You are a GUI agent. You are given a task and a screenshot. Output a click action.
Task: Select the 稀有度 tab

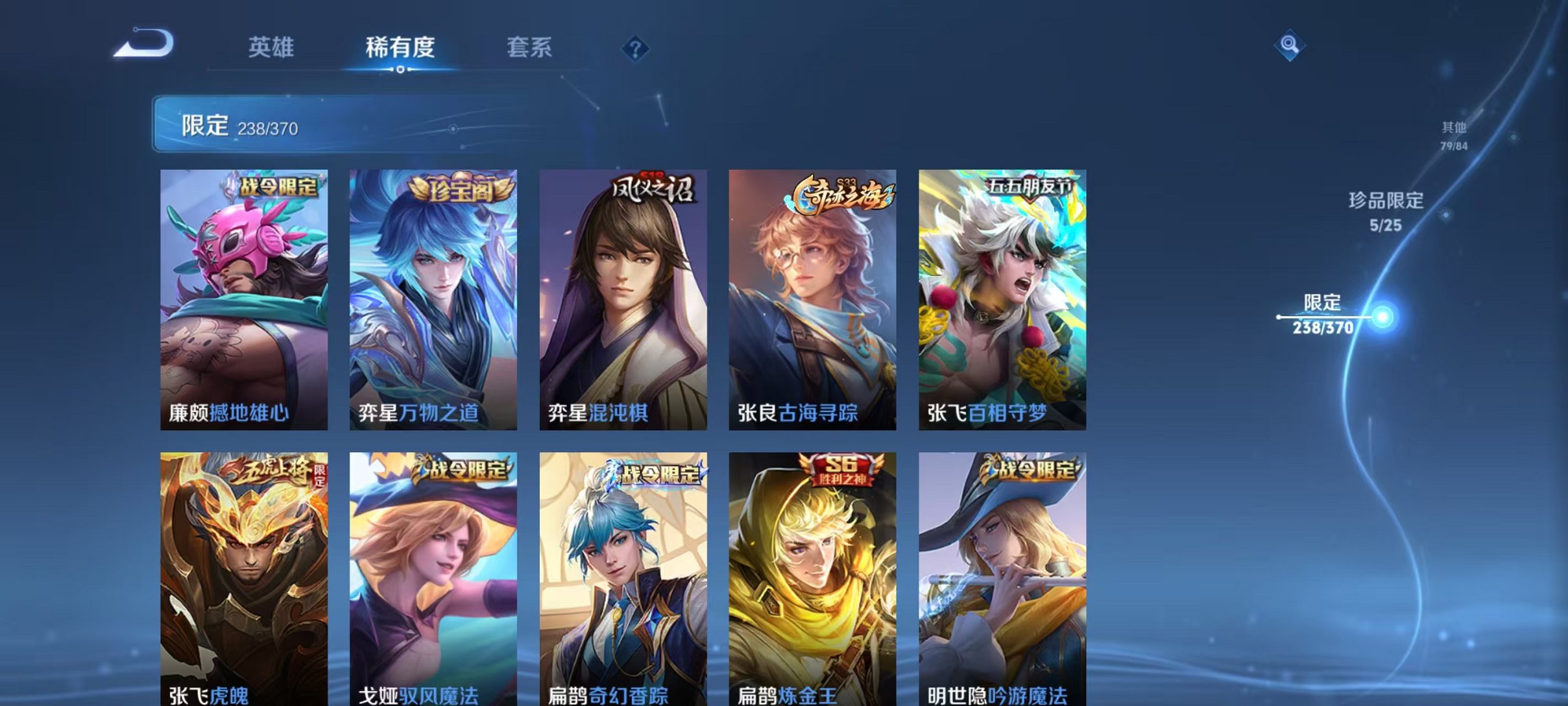pos(400,47)
